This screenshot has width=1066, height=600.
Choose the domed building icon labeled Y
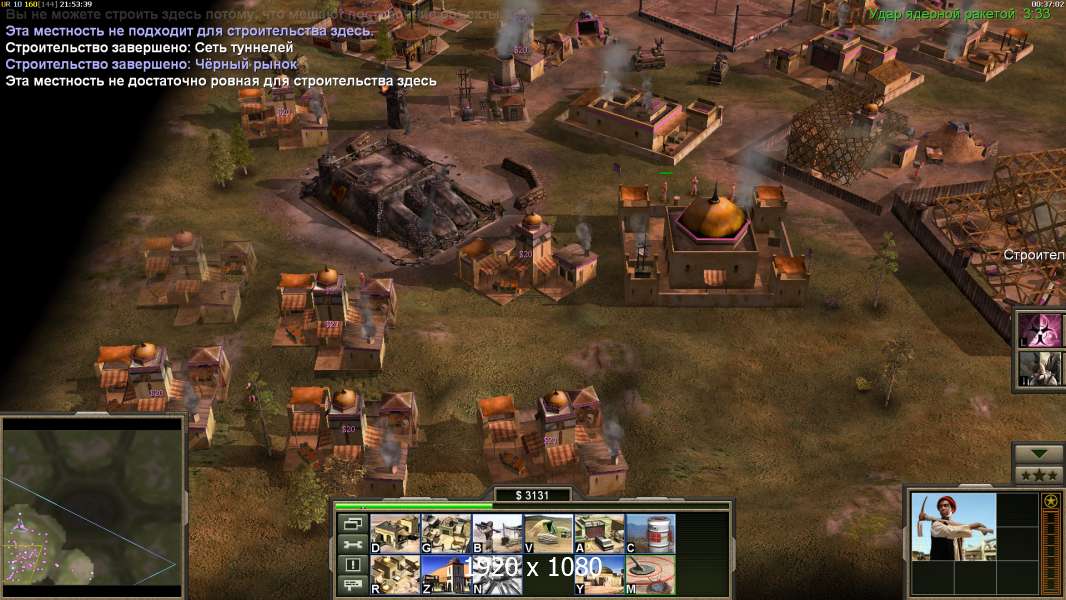(x=599, y=574)
